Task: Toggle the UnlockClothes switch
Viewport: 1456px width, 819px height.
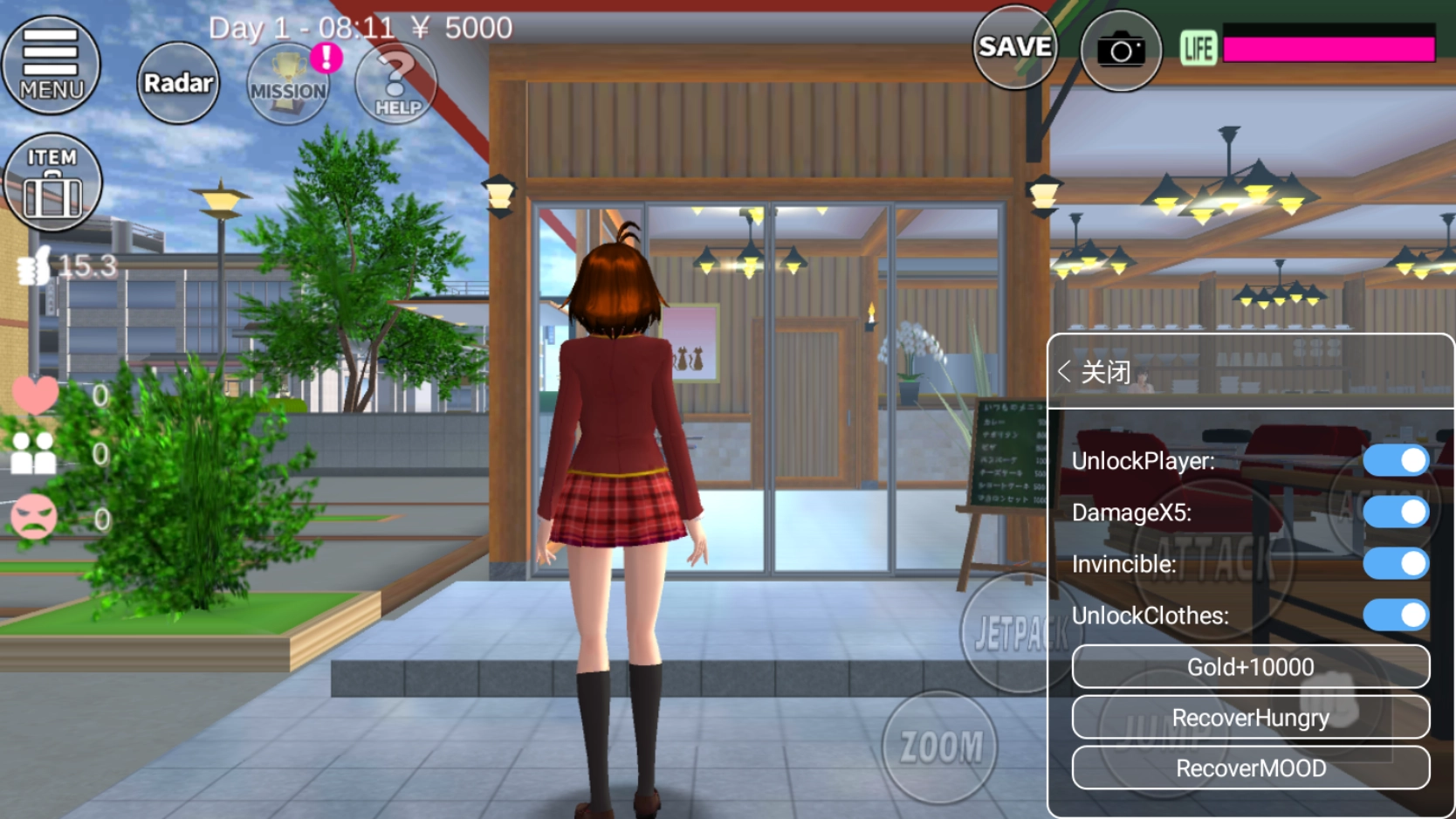Action: point(1396,616)
